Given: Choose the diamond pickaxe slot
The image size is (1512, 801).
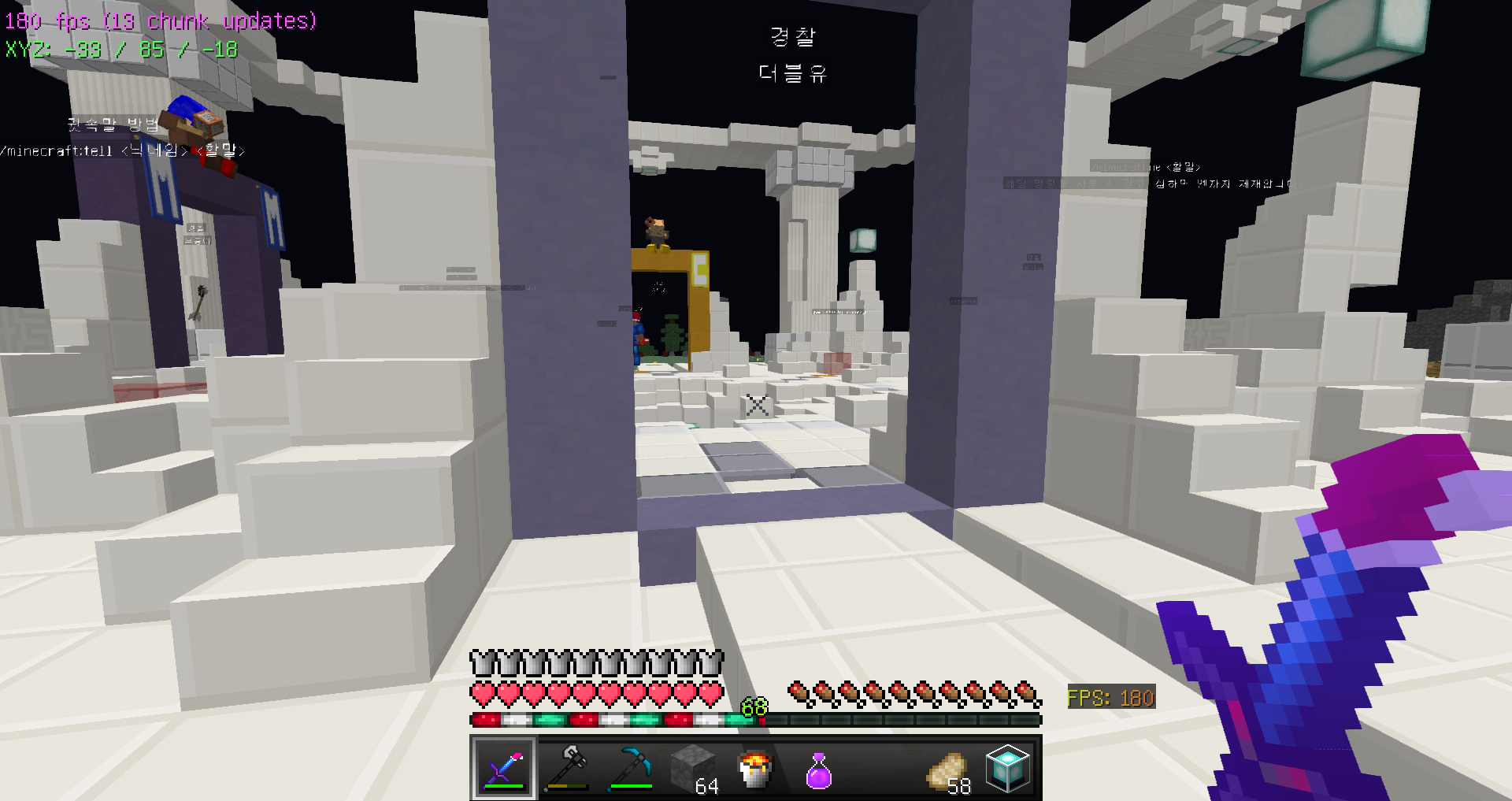Looking at the screenshot, I should (x=630, y=769).
